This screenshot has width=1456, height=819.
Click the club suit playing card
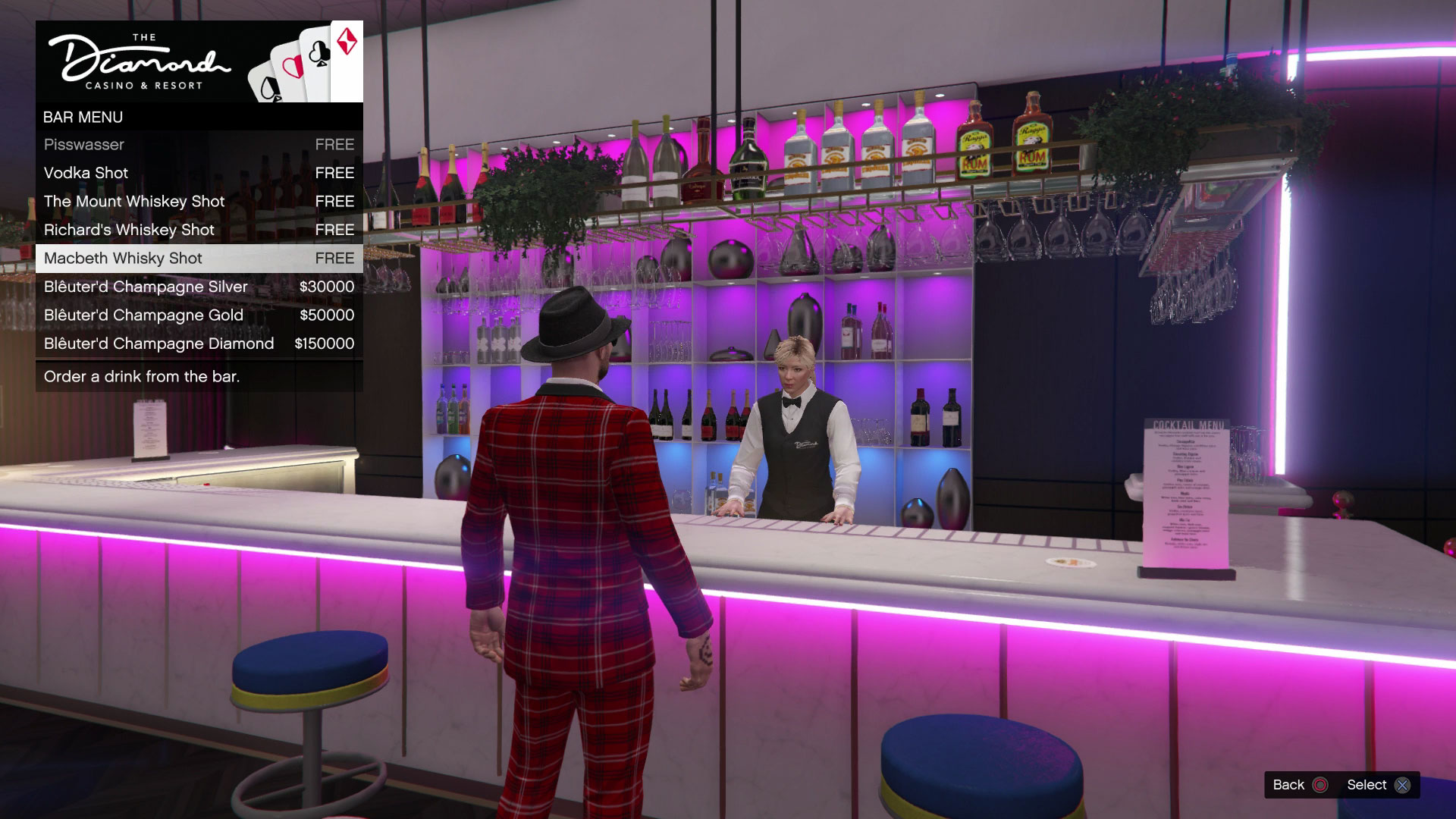pos(318,53)
